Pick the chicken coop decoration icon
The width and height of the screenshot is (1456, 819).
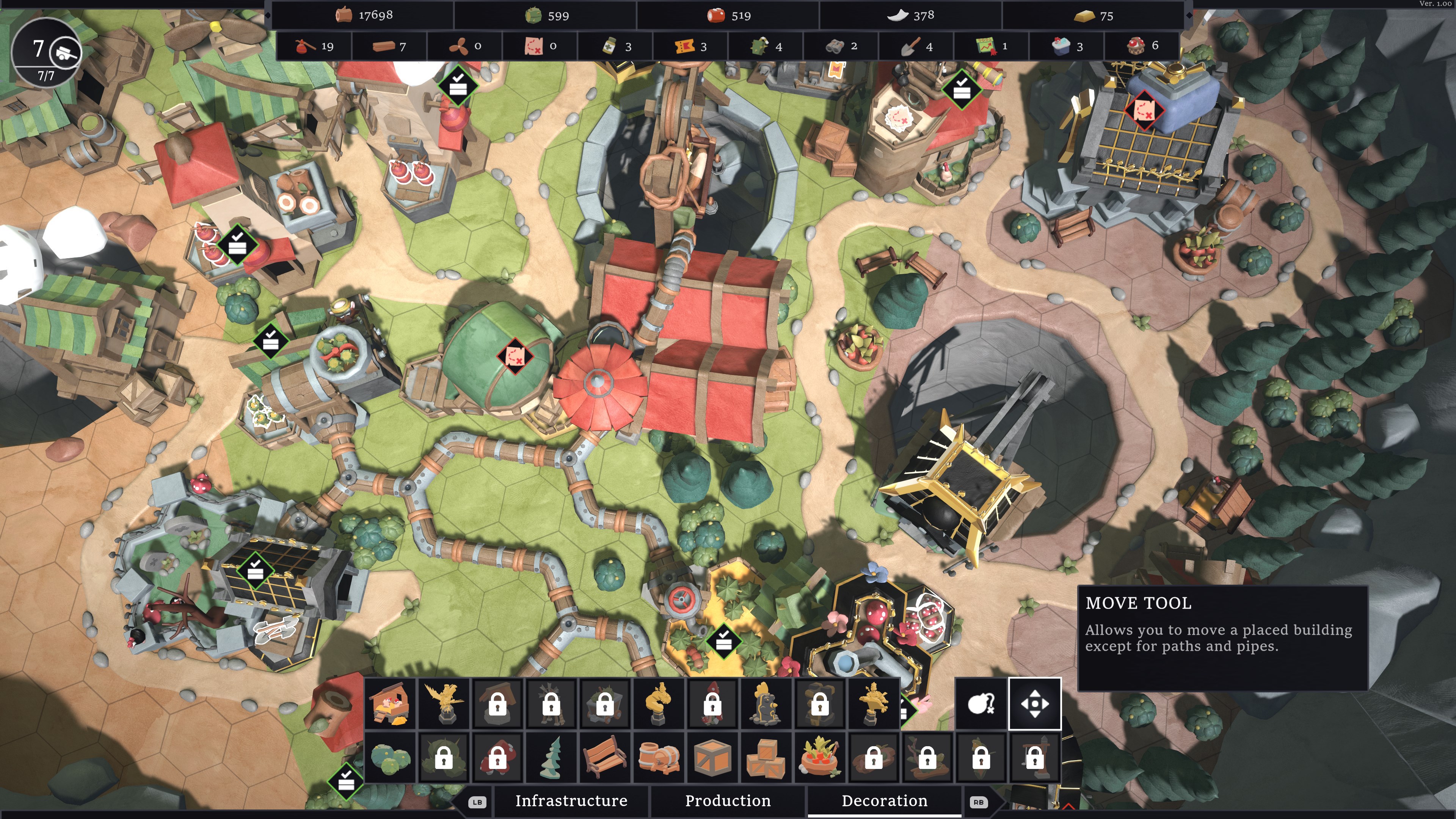(391, 704)
